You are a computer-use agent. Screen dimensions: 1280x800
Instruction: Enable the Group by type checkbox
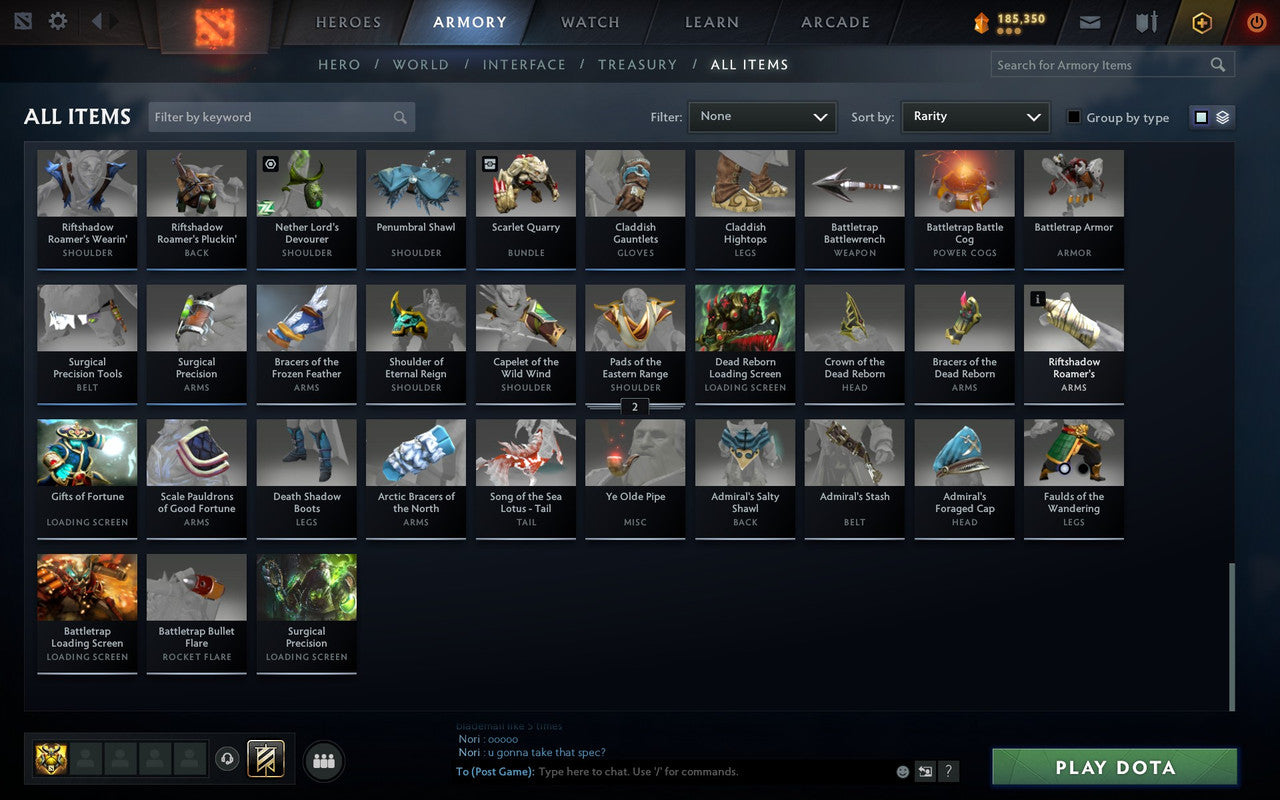[1072, 117]
